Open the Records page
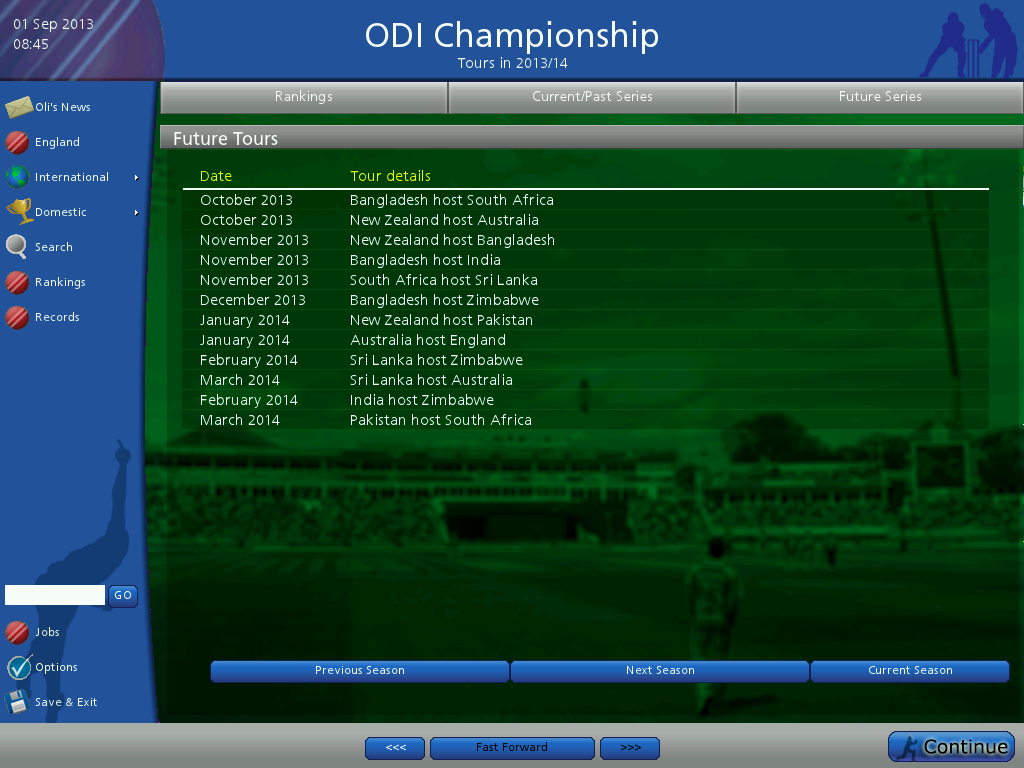Screen dimensions: 1024x768 tap(56, 317)
